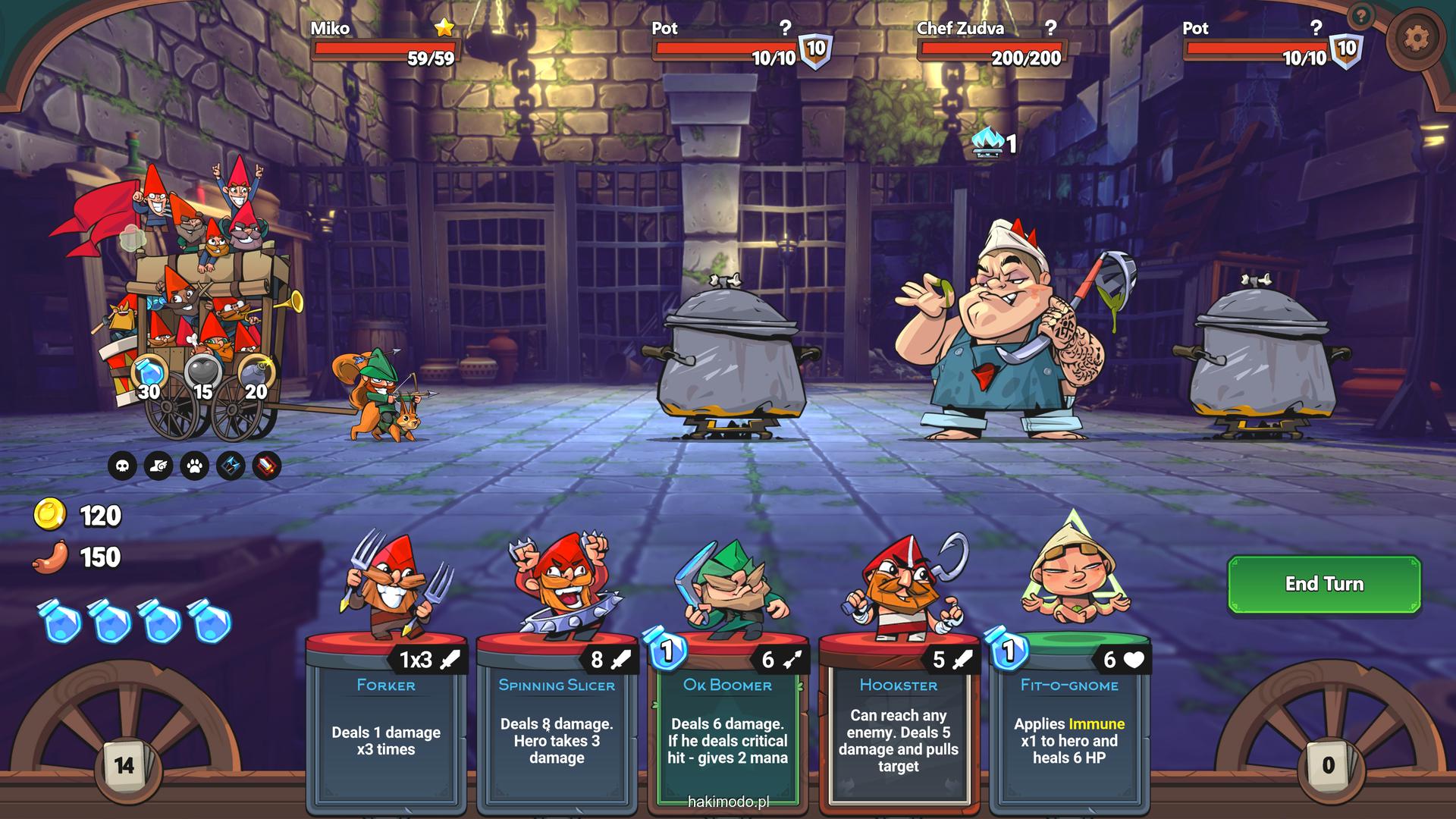Open the draw pile showing 14 cards
1456x819 pixels.
124,765
